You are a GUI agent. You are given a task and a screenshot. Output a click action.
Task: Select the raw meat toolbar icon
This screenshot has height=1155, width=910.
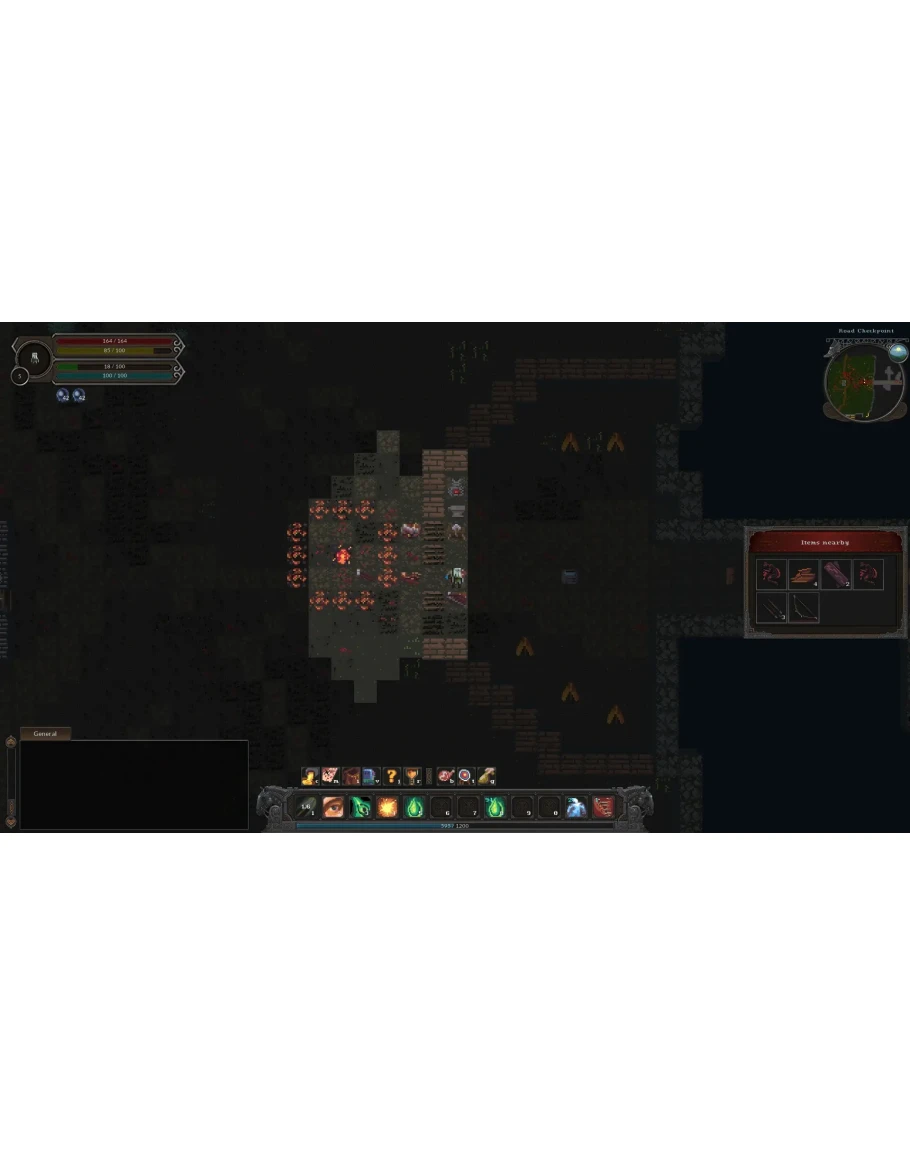[446, 776]
